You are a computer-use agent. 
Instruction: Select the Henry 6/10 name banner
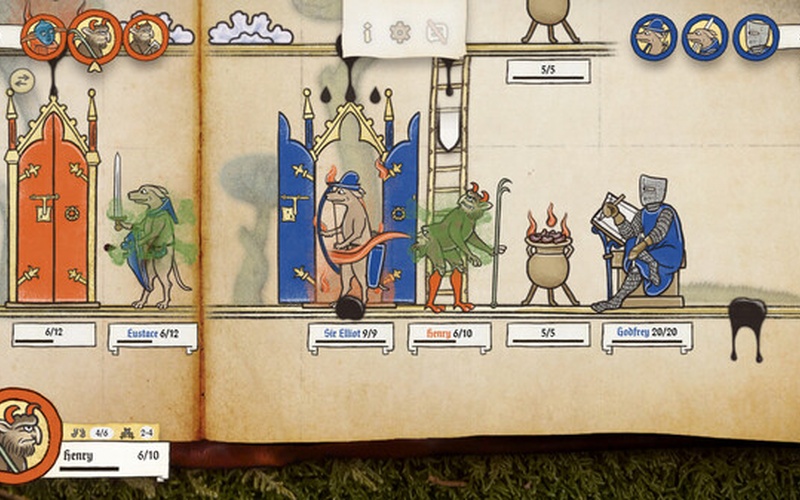[x=449, y=336]
